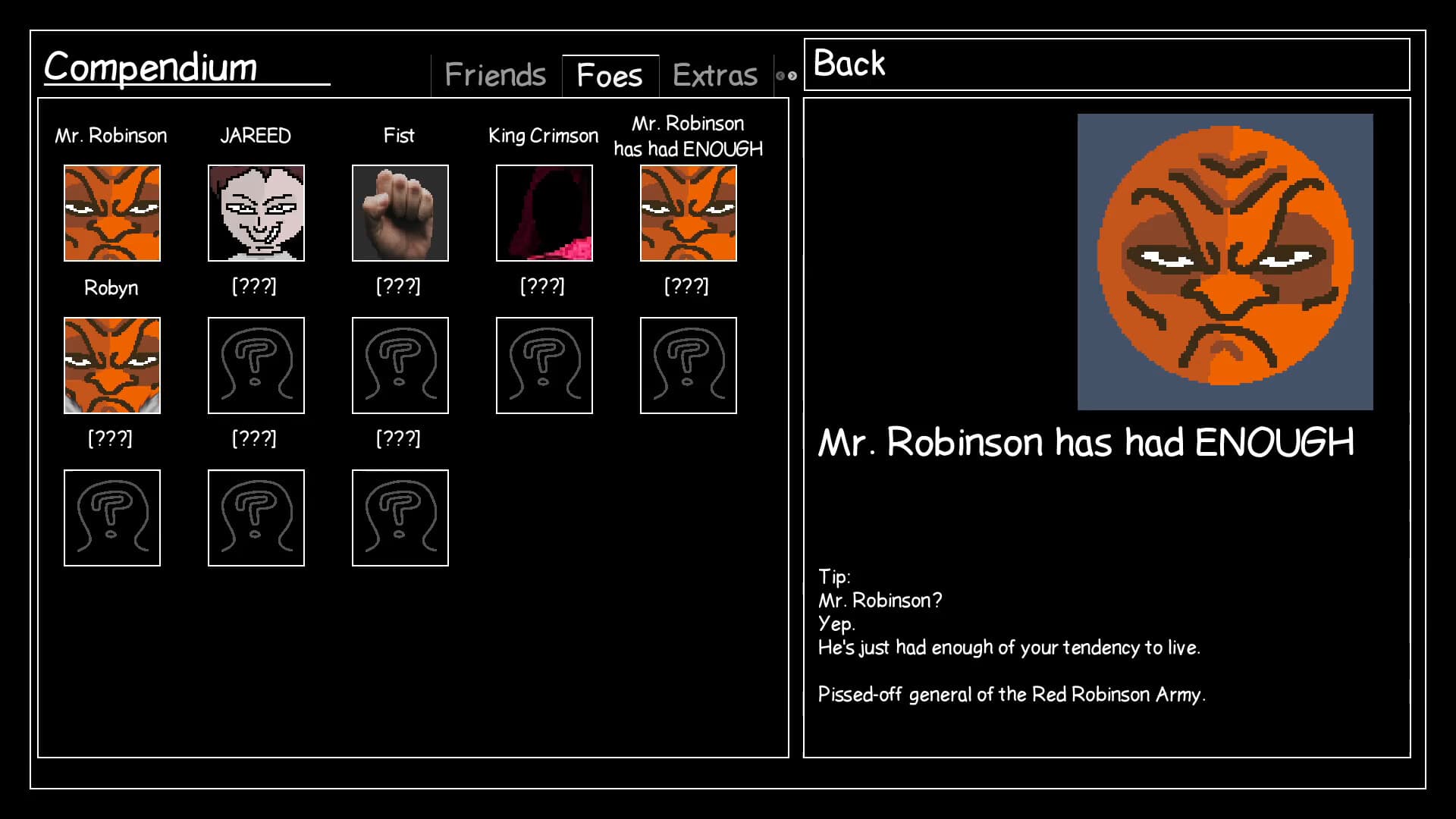Open the Extras tab
1456x819 pixels.
[713, 74]
